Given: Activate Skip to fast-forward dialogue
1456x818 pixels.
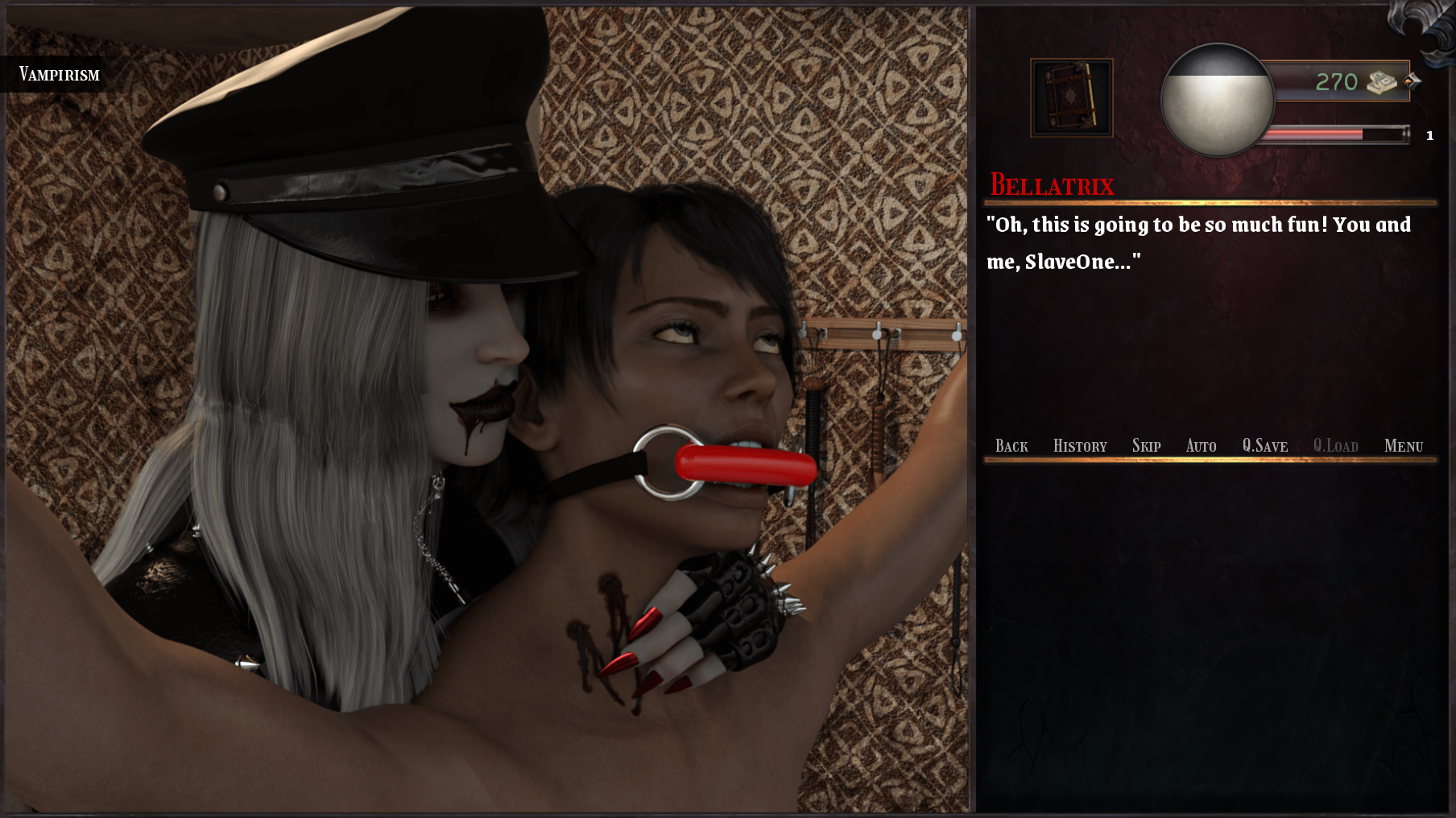Looking at the screenshot, I should click(1146, 446).
